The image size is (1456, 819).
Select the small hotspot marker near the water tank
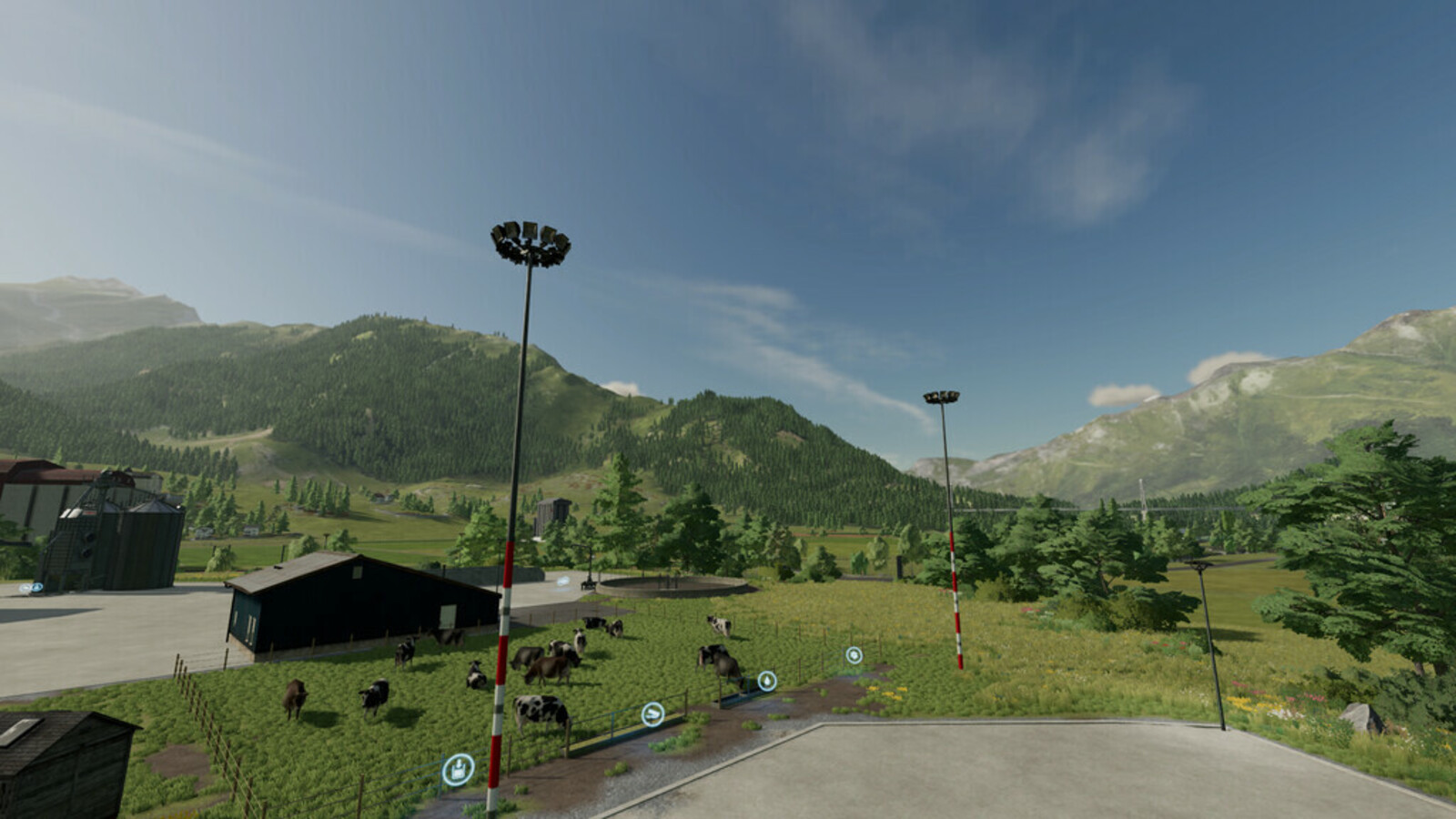click(x=562, y=581)
